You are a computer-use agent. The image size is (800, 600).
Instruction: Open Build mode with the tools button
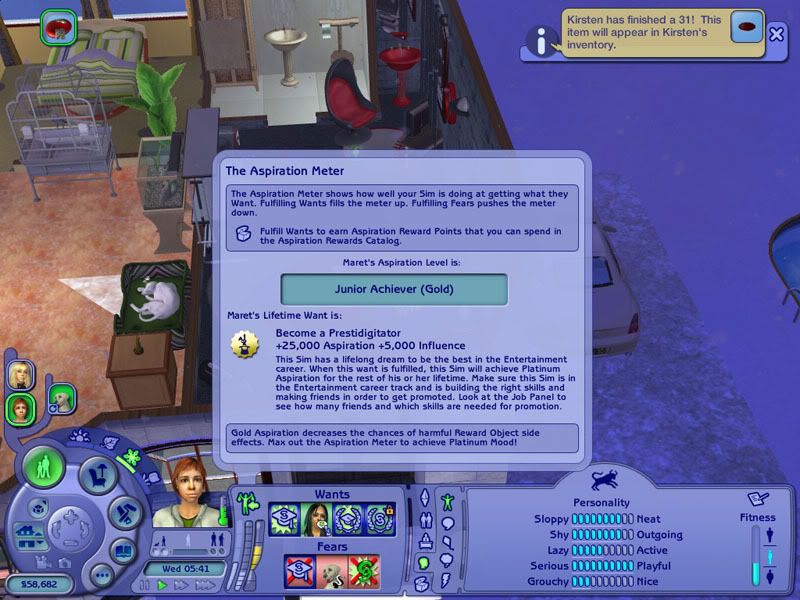(x=125, y=511)
